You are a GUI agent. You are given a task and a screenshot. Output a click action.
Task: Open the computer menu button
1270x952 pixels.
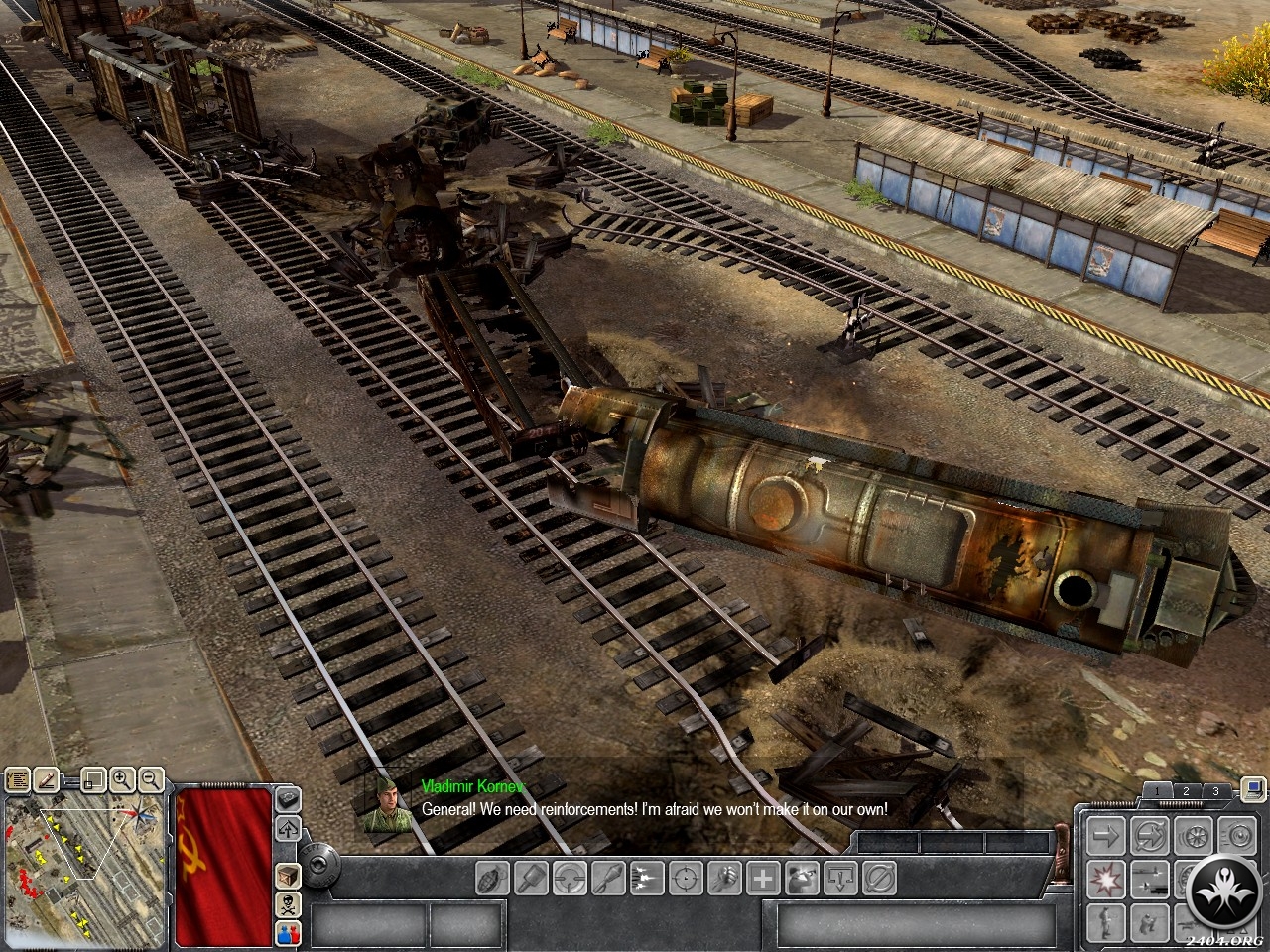click(1253, 790)
